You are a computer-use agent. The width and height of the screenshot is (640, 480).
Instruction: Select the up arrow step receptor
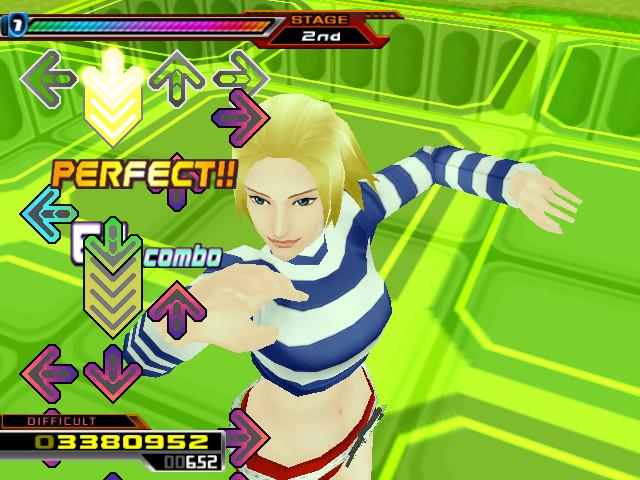coord(177,75)
